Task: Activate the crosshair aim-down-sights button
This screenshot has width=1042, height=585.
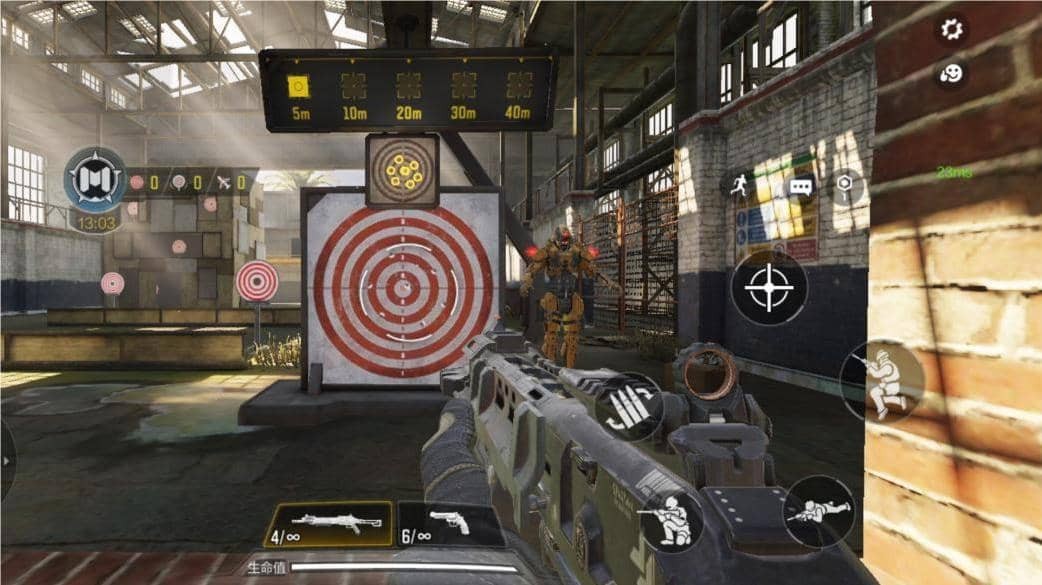Action: [768, 288]
